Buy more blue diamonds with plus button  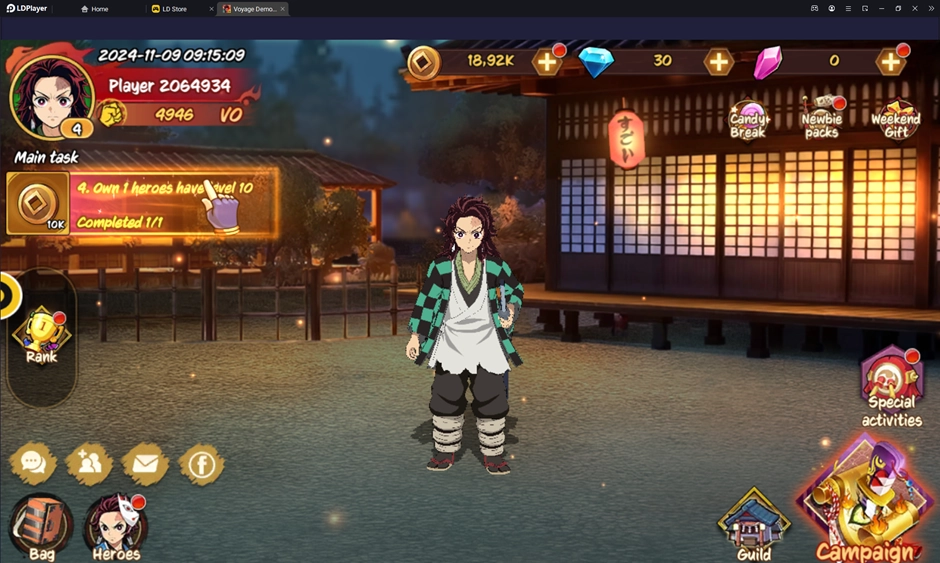[x=718, y=63]
